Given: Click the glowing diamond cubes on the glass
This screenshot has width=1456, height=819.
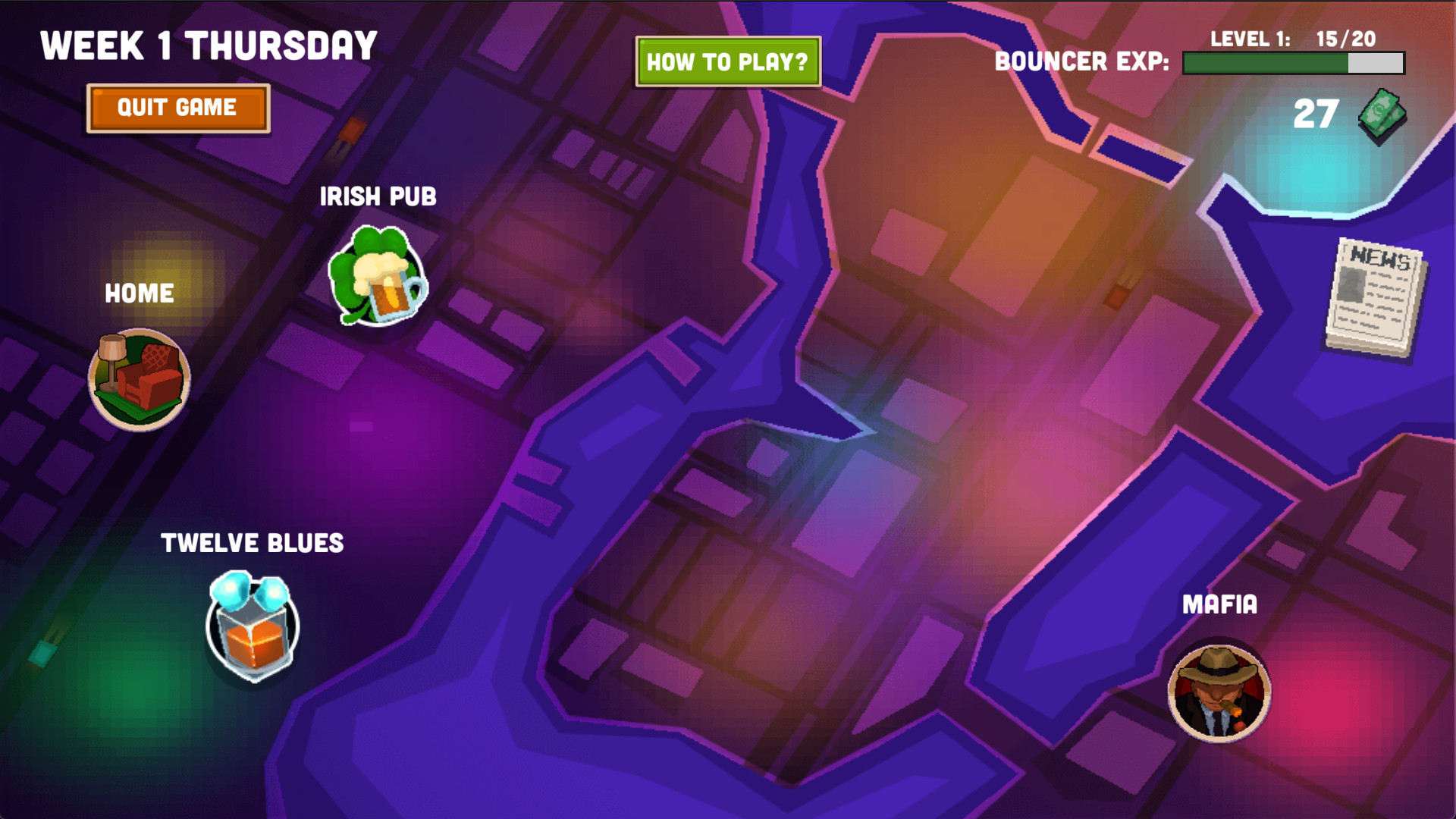Looking at the screenshot, I should tap(250, 589).
